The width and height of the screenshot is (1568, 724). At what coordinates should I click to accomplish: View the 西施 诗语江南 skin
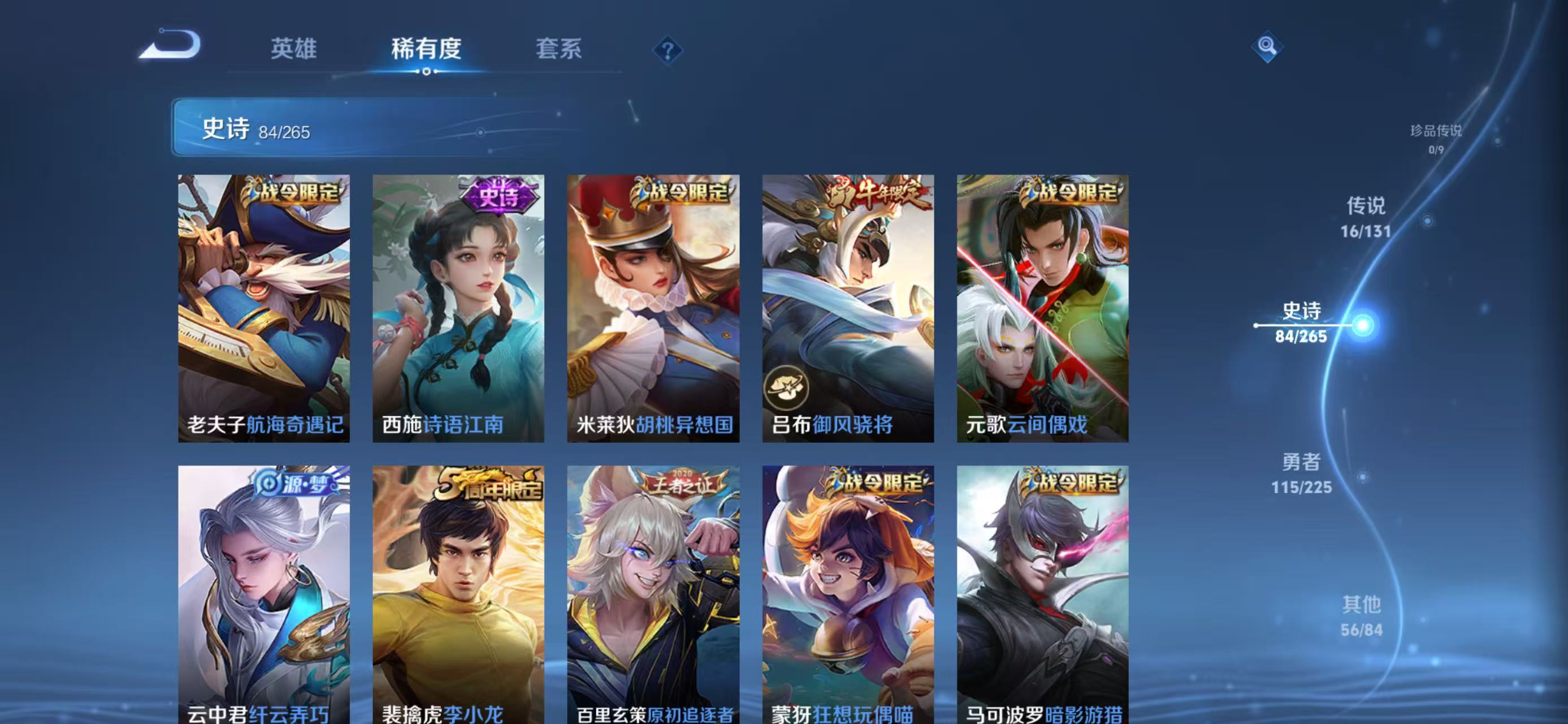click(458, 308)
